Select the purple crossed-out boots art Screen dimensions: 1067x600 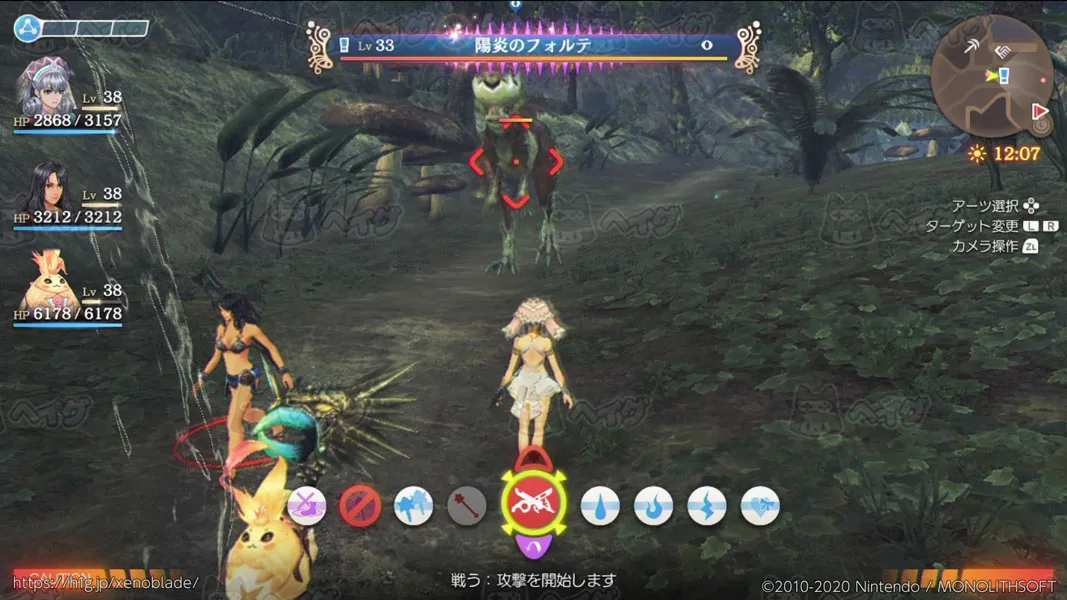point(305,506)
